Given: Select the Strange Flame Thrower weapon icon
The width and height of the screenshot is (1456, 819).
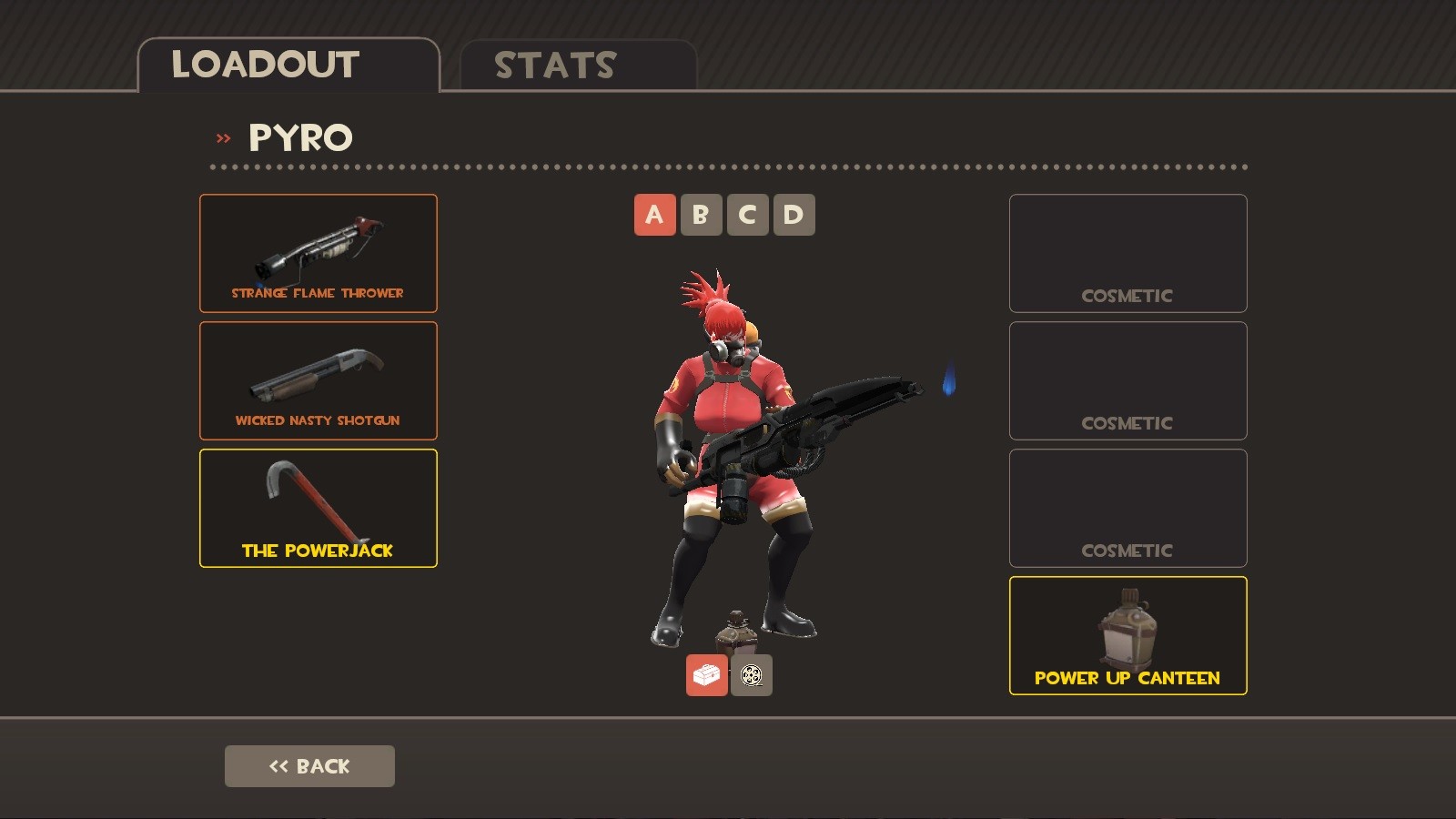Looking at the screenshot, I should (318, 253).
